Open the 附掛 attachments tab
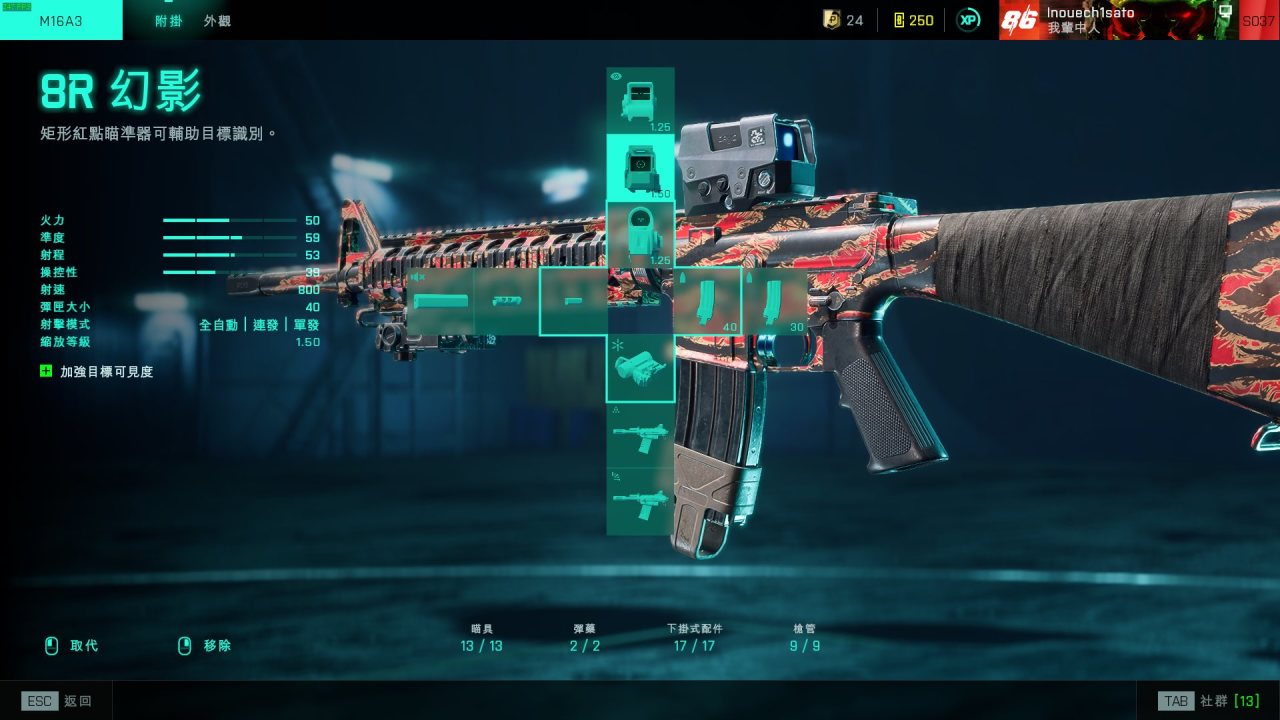1280x720 pixels. (x=169, y=20)
